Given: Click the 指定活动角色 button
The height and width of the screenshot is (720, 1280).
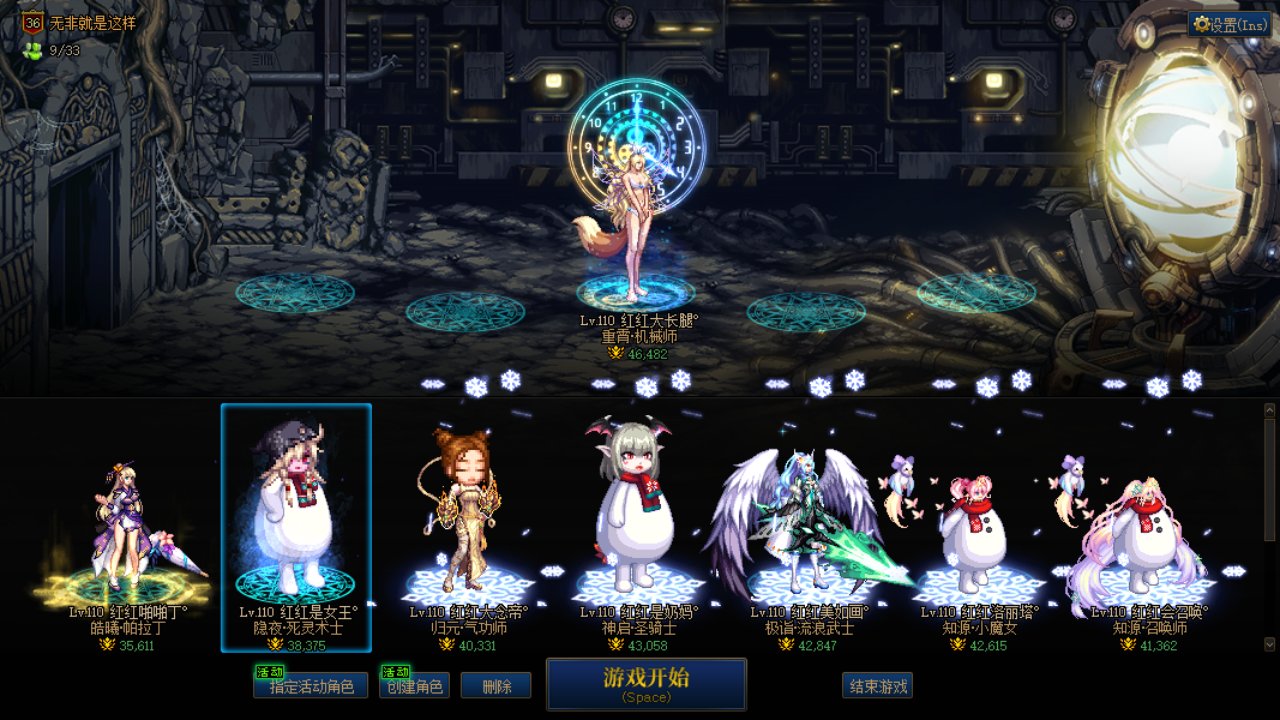Looking at the screenshot, I should coord(310,686).
